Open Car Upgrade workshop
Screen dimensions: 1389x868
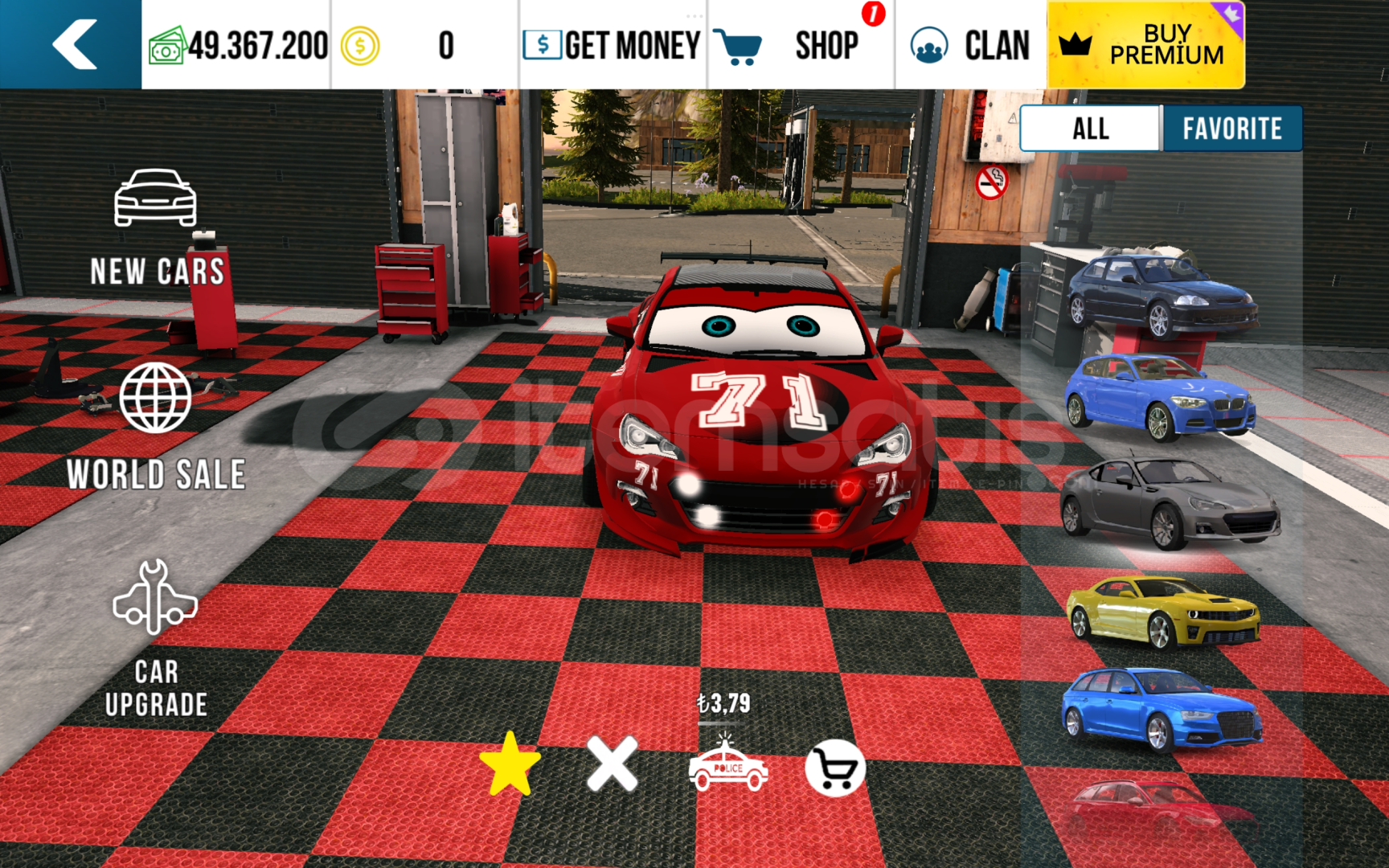coord(156,639)
